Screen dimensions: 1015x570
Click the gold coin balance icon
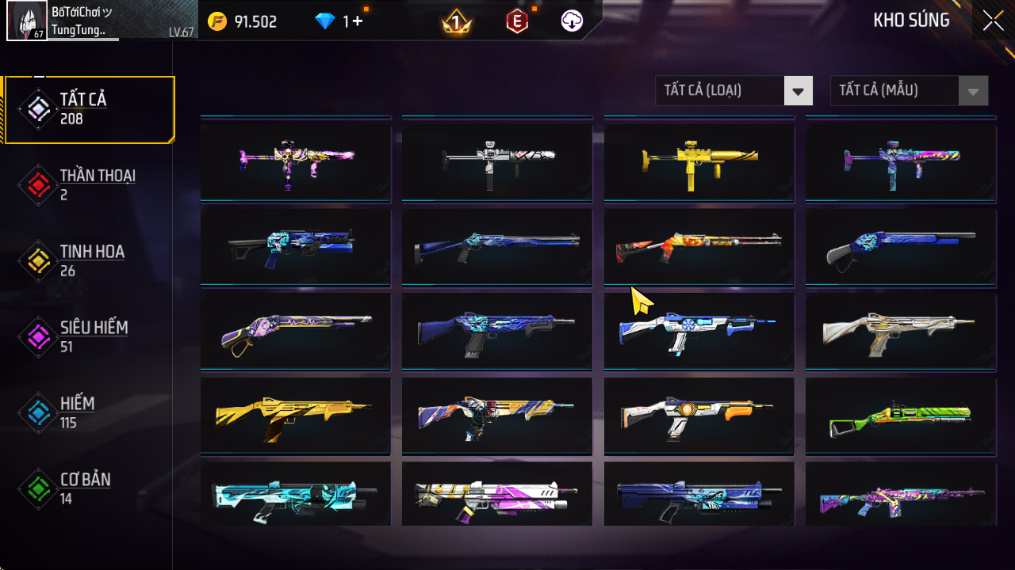[217, 21]
